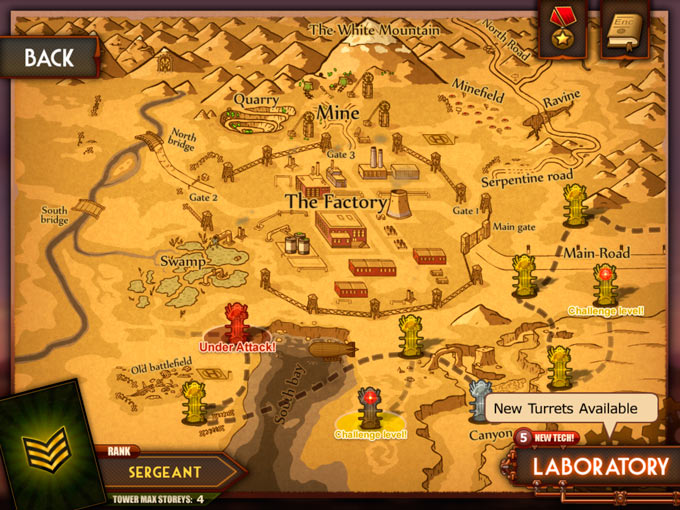The image size is (680, 510).
Task: Choose the level tower by Serpentine road
Action: 575,207
